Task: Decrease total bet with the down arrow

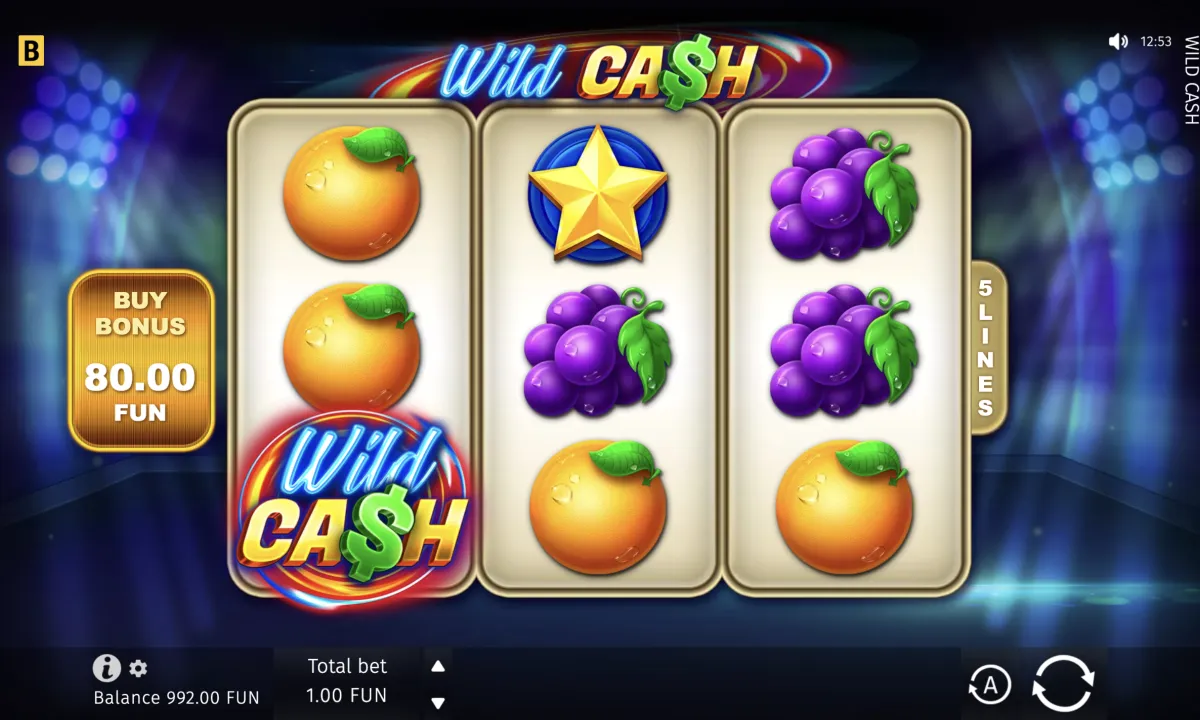Action: [x=438, y=702]
